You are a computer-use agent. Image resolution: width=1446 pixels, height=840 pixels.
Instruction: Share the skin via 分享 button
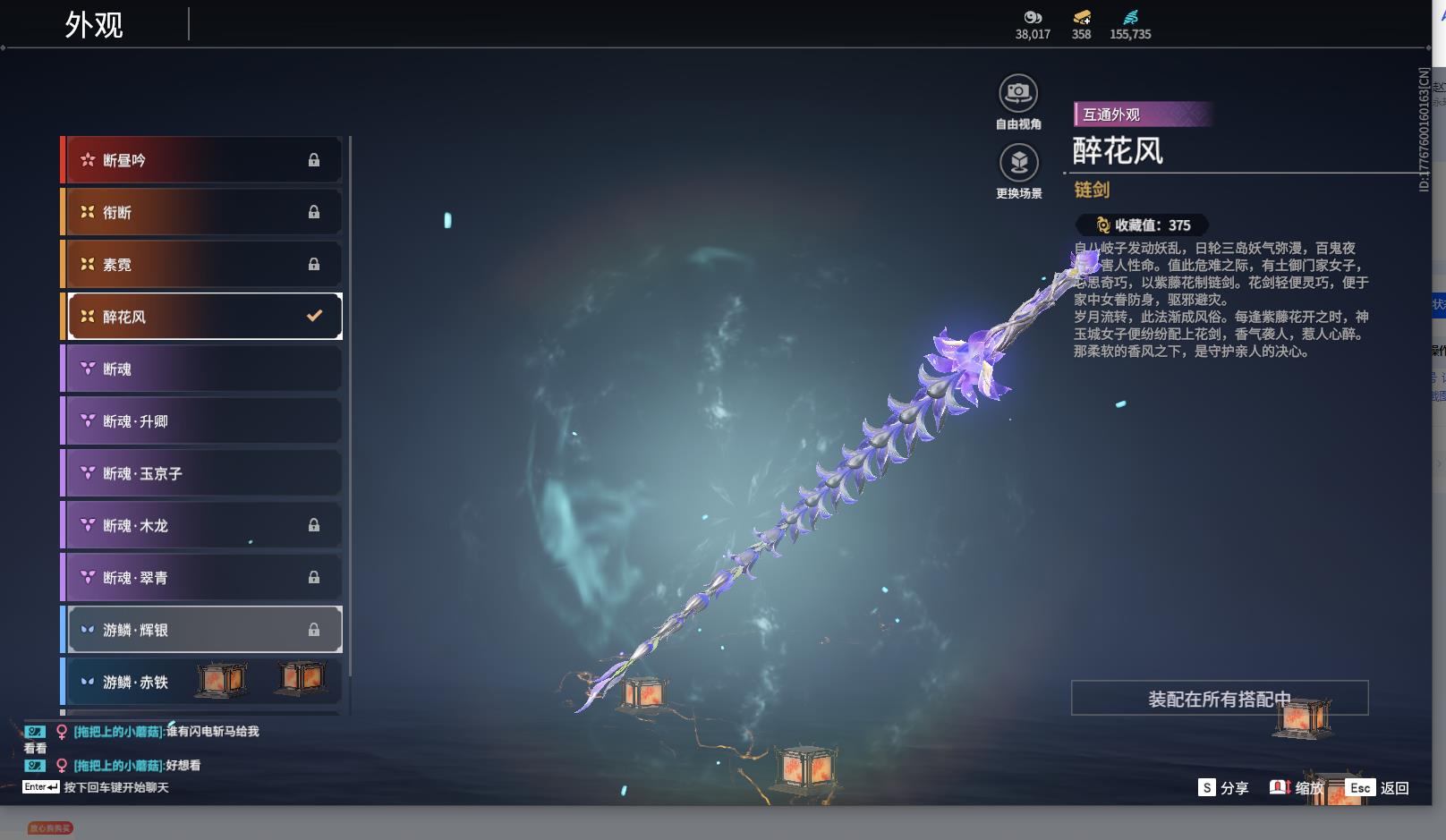click(1223, 788)
